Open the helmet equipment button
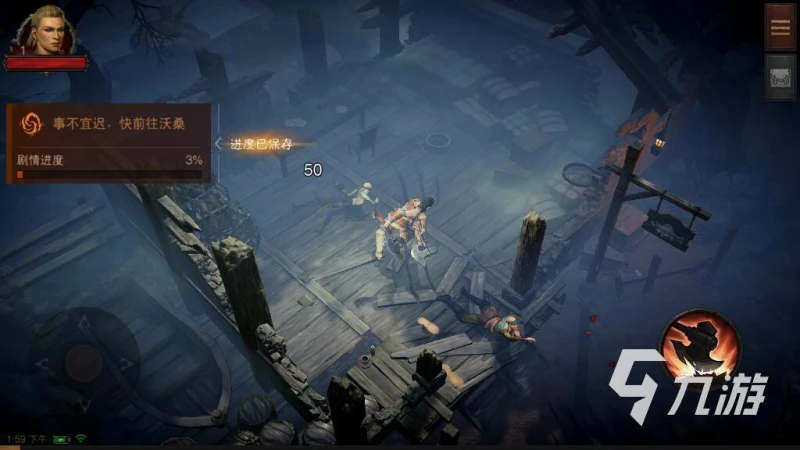 click(x=780, y=77)
